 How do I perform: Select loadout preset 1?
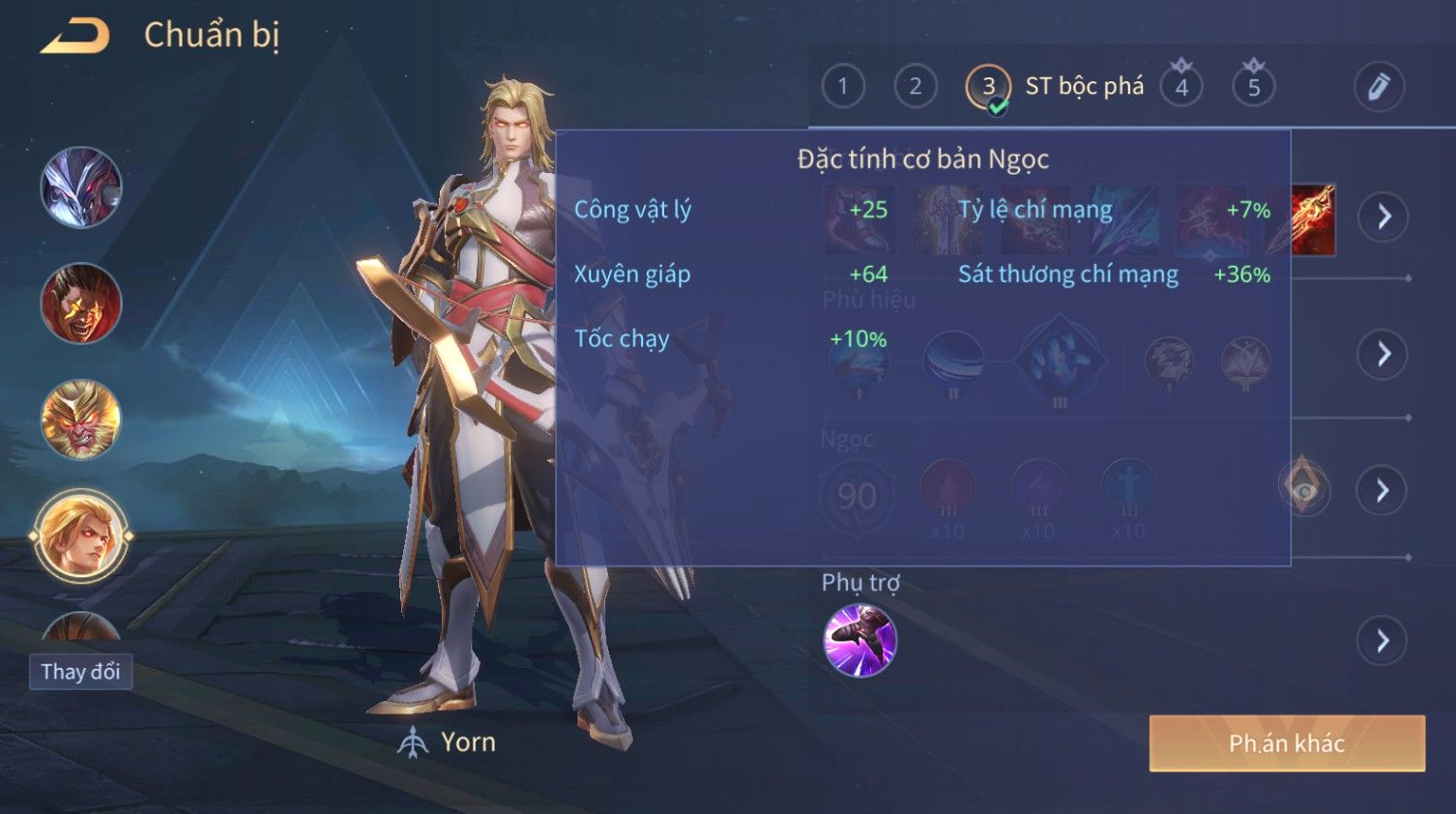click(x=843, y=87)
